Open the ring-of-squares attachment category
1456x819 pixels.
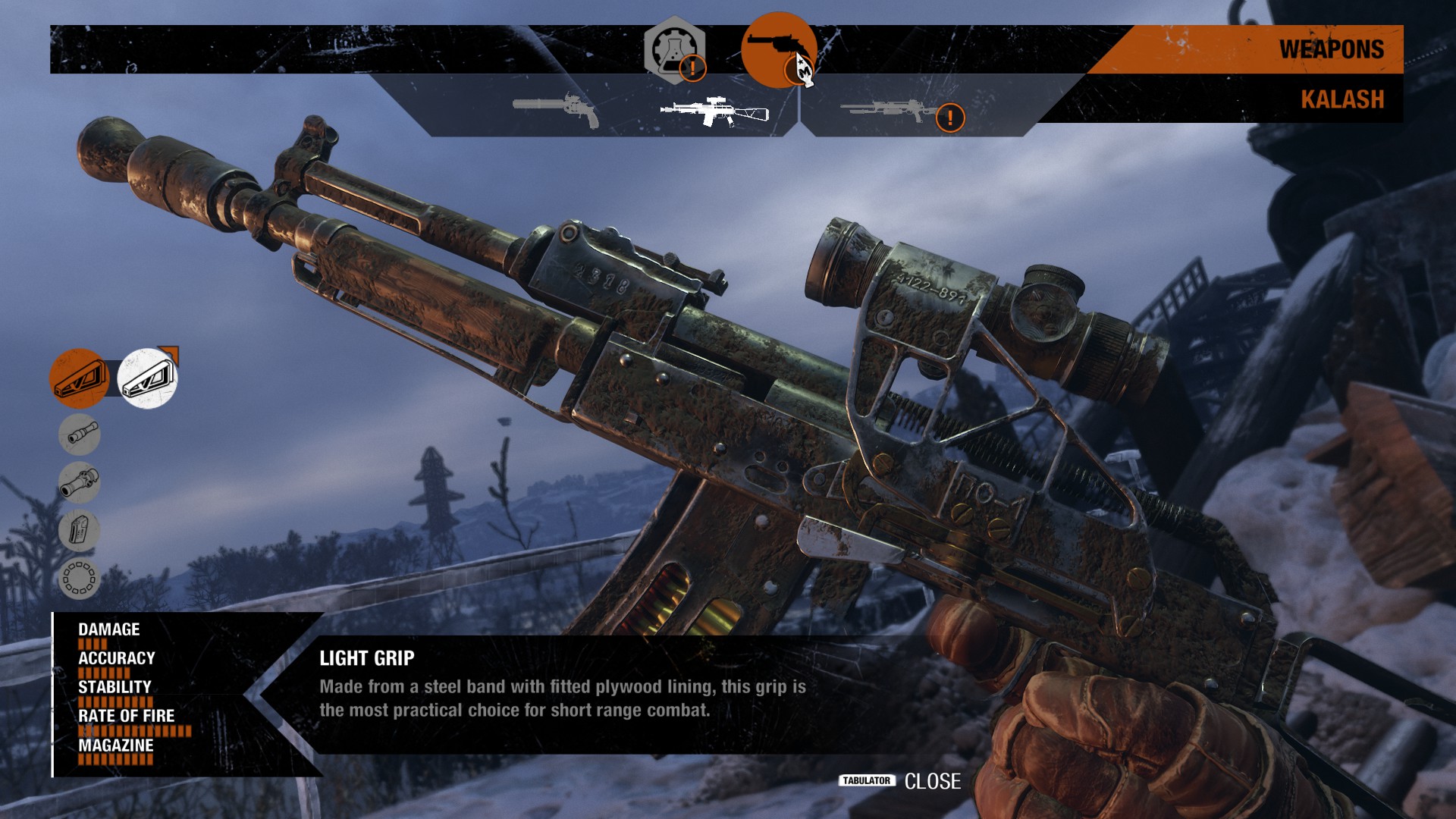pyautogui.click(x=80, y=579)
